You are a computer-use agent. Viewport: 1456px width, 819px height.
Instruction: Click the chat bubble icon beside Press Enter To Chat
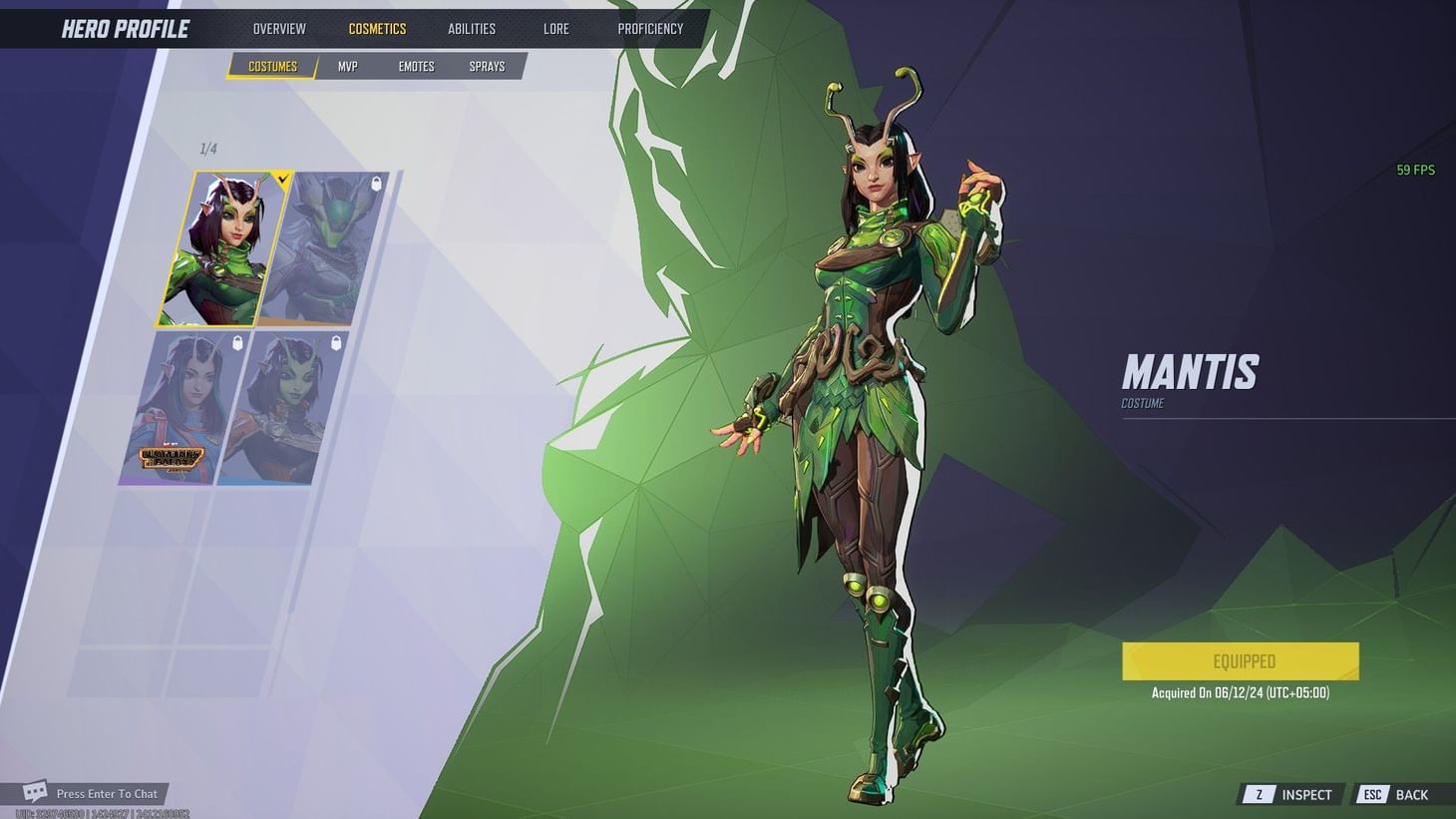(35, 792)
